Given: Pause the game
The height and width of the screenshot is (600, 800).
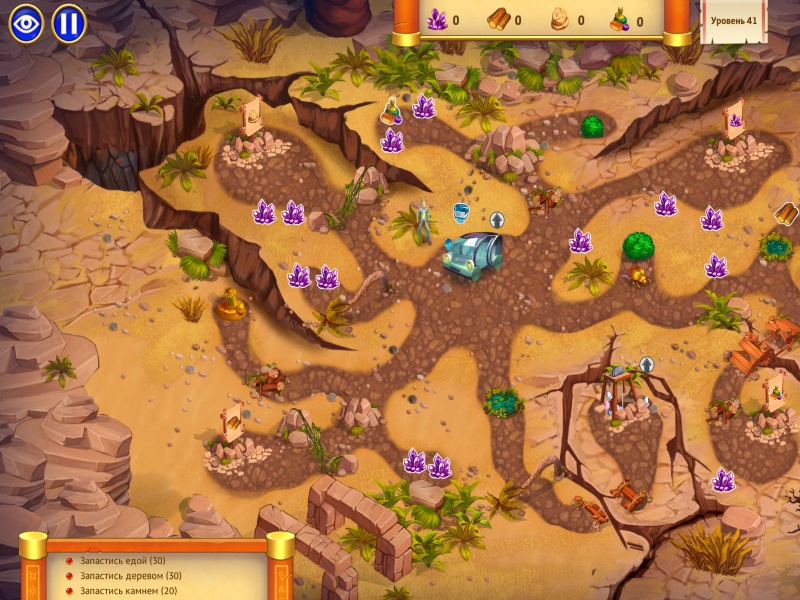Looking at the screenshot, I should (69, 23).
